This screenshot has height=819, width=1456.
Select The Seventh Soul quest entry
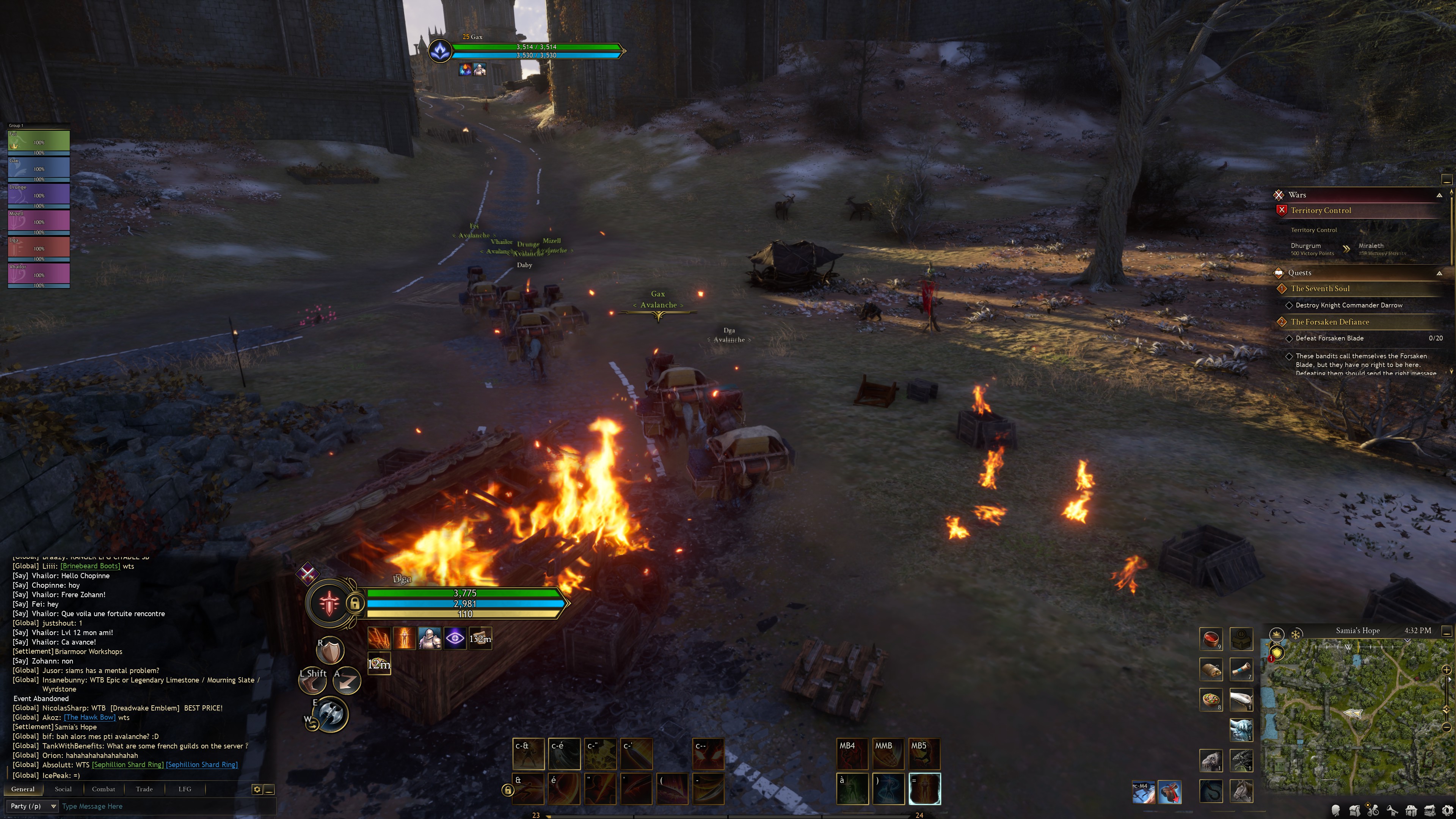coord(1320,289)
